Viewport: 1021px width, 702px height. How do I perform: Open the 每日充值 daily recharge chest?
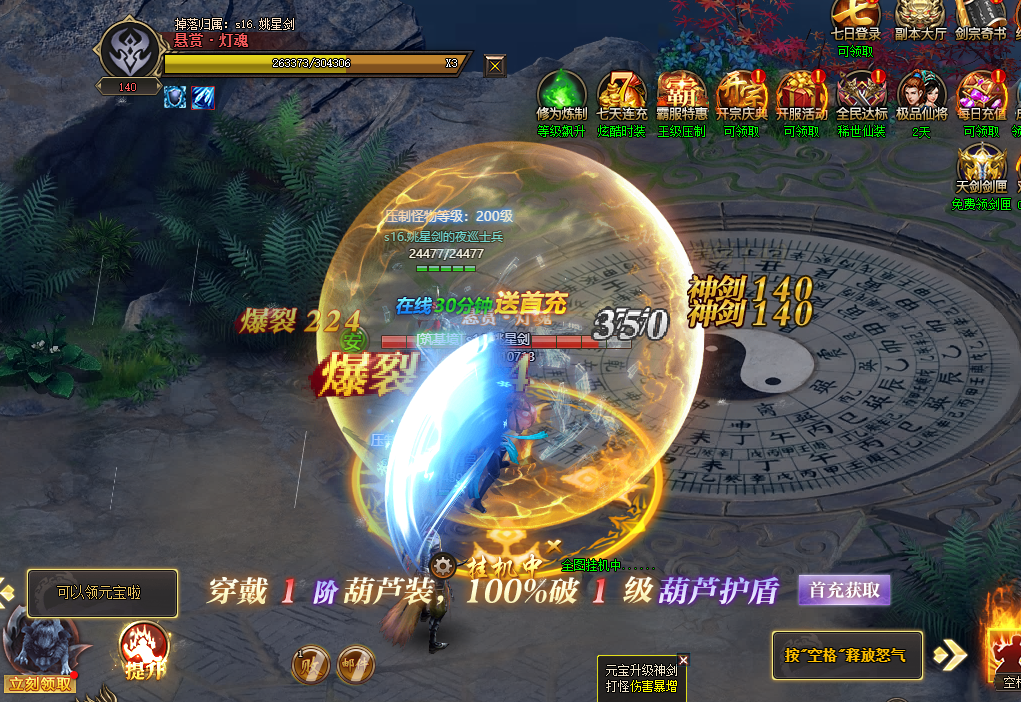click(x=982, y=93)
